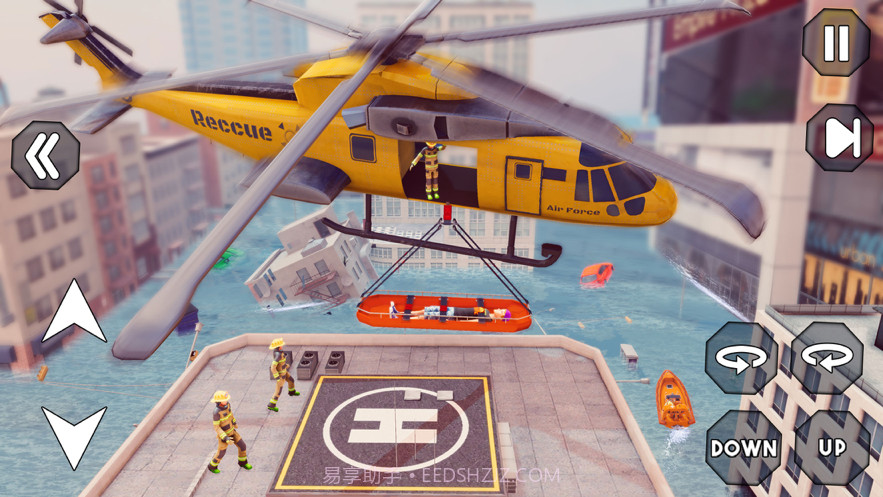The width and height of the screenshot is (883, 497).
Task: Rotate helicopter clockwise
Action: tap(828, 357)
